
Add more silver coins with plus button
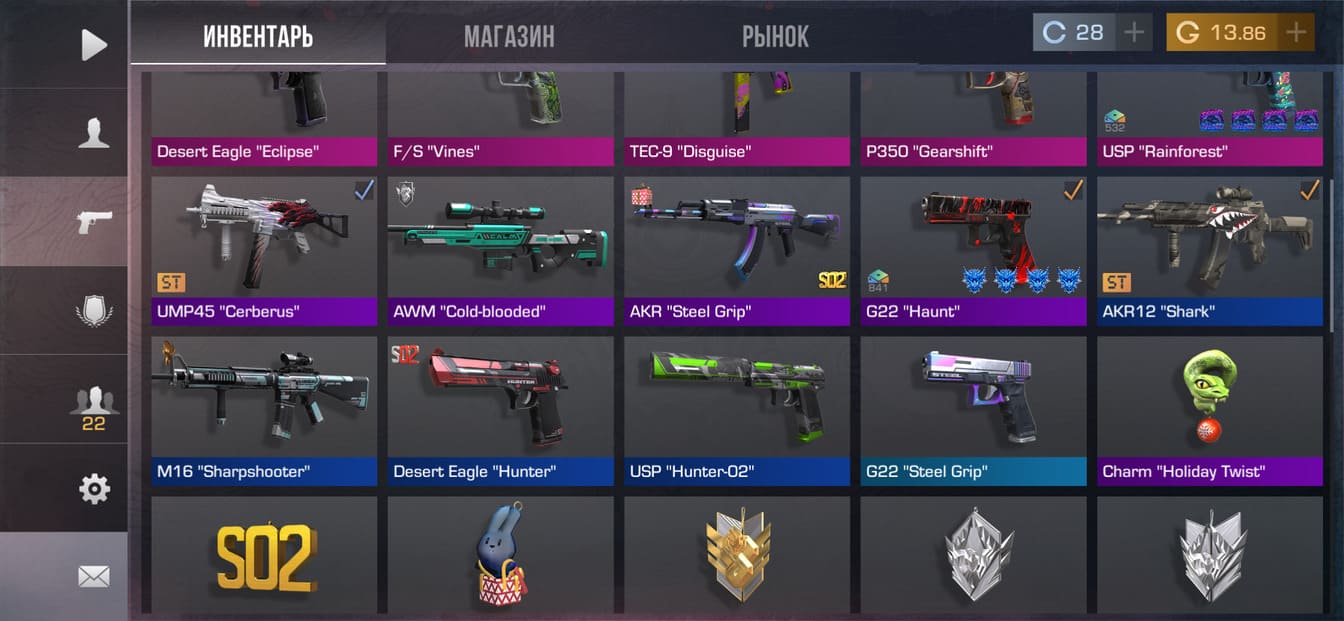click(x=1133, y=33)
